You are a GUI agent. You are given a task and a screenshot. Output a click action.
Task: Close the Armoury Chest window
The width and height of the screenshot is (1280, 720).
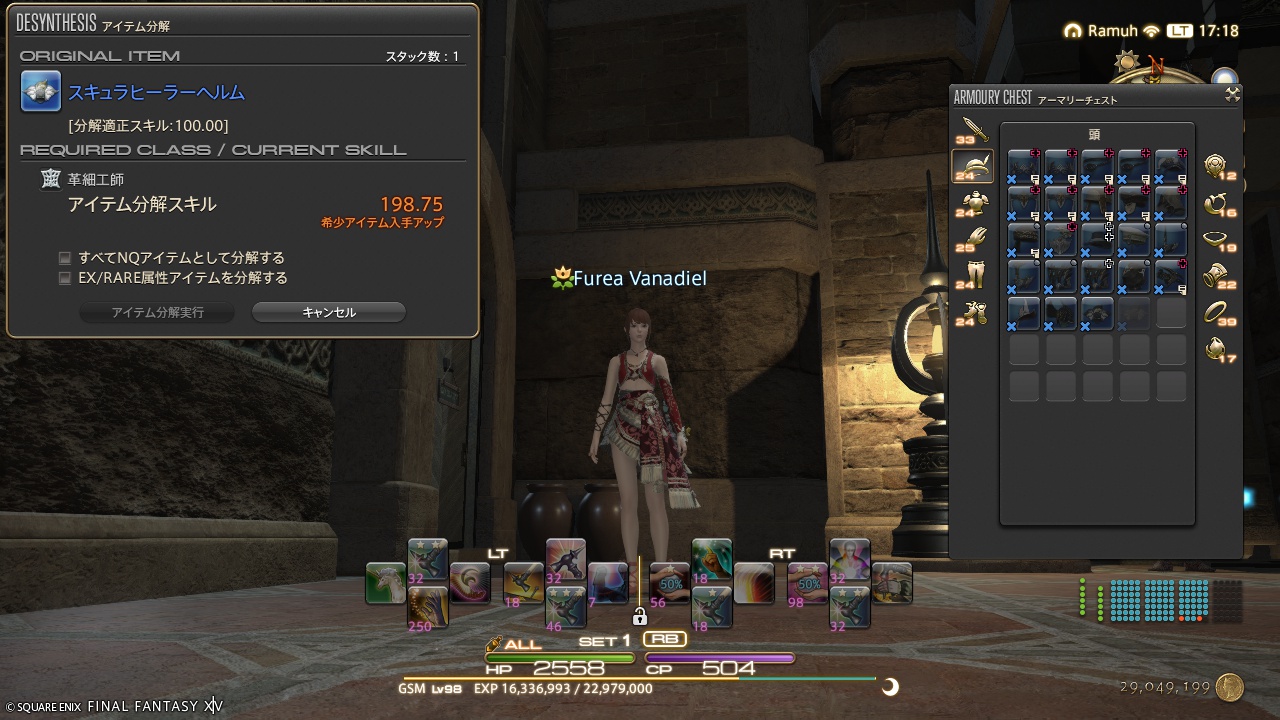1232,95
